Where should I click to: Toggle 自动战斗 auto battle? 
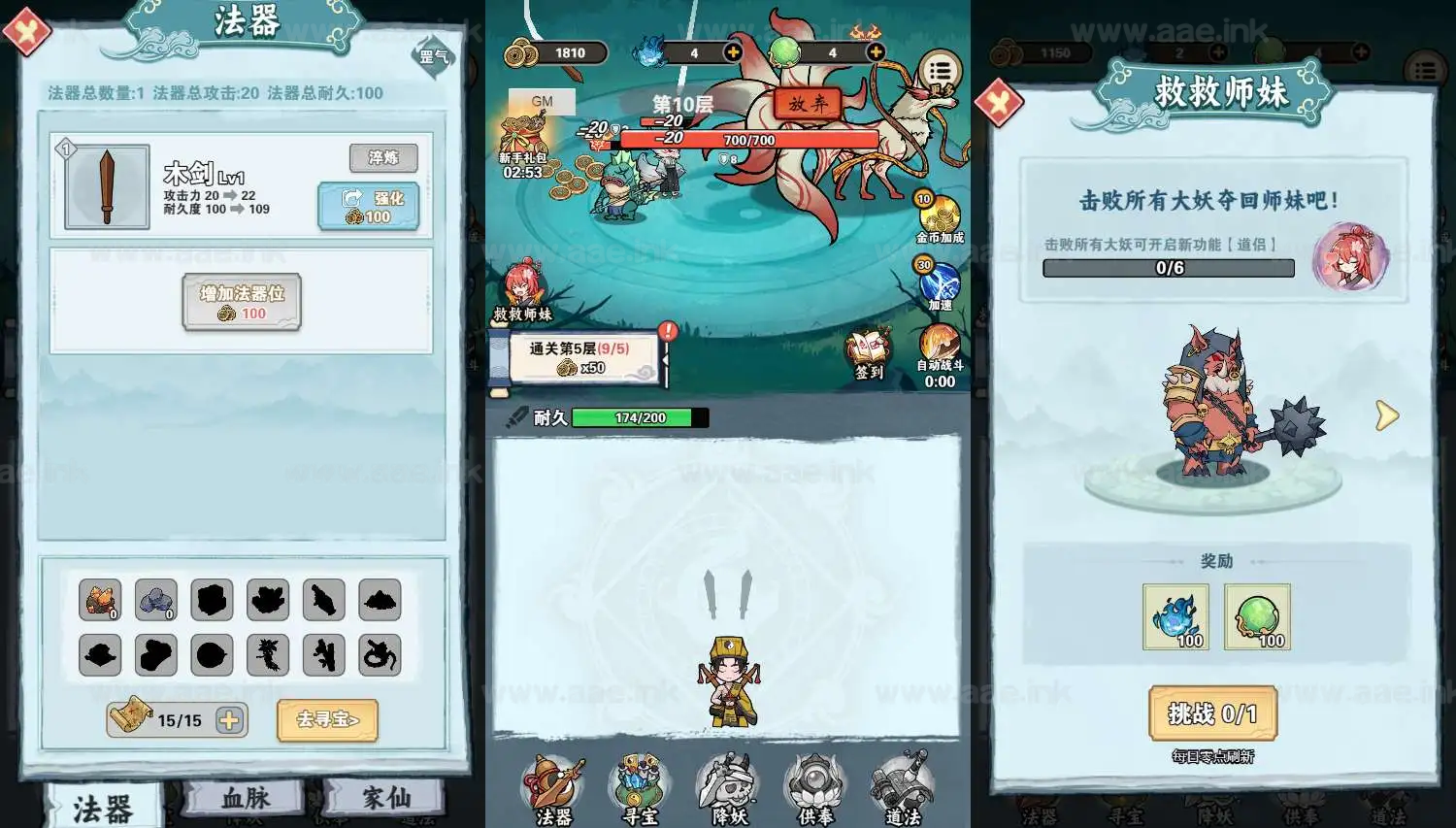pyautogui.click(x=939, y=349)
